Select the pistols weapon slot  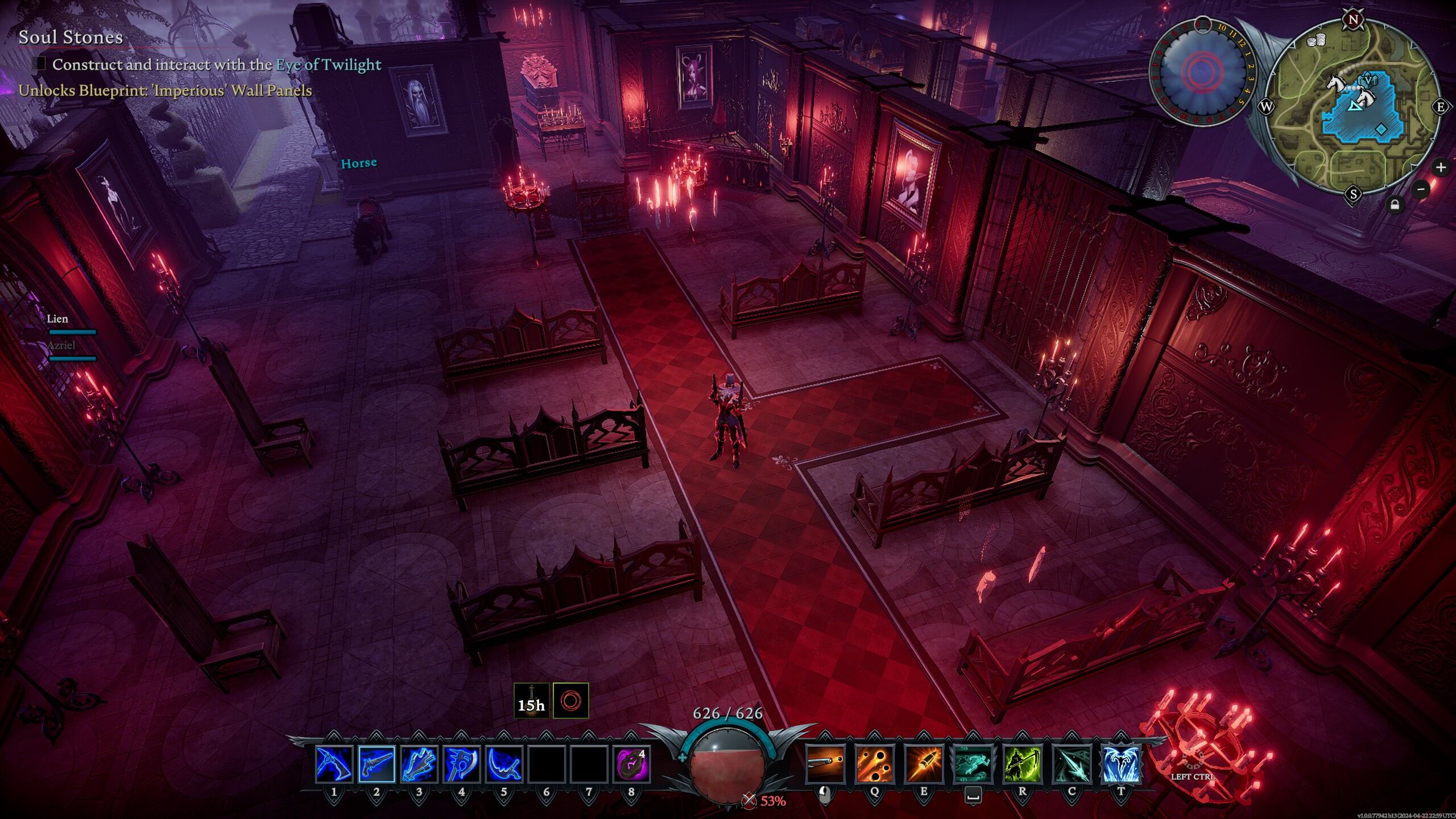[x=377, y=764]
